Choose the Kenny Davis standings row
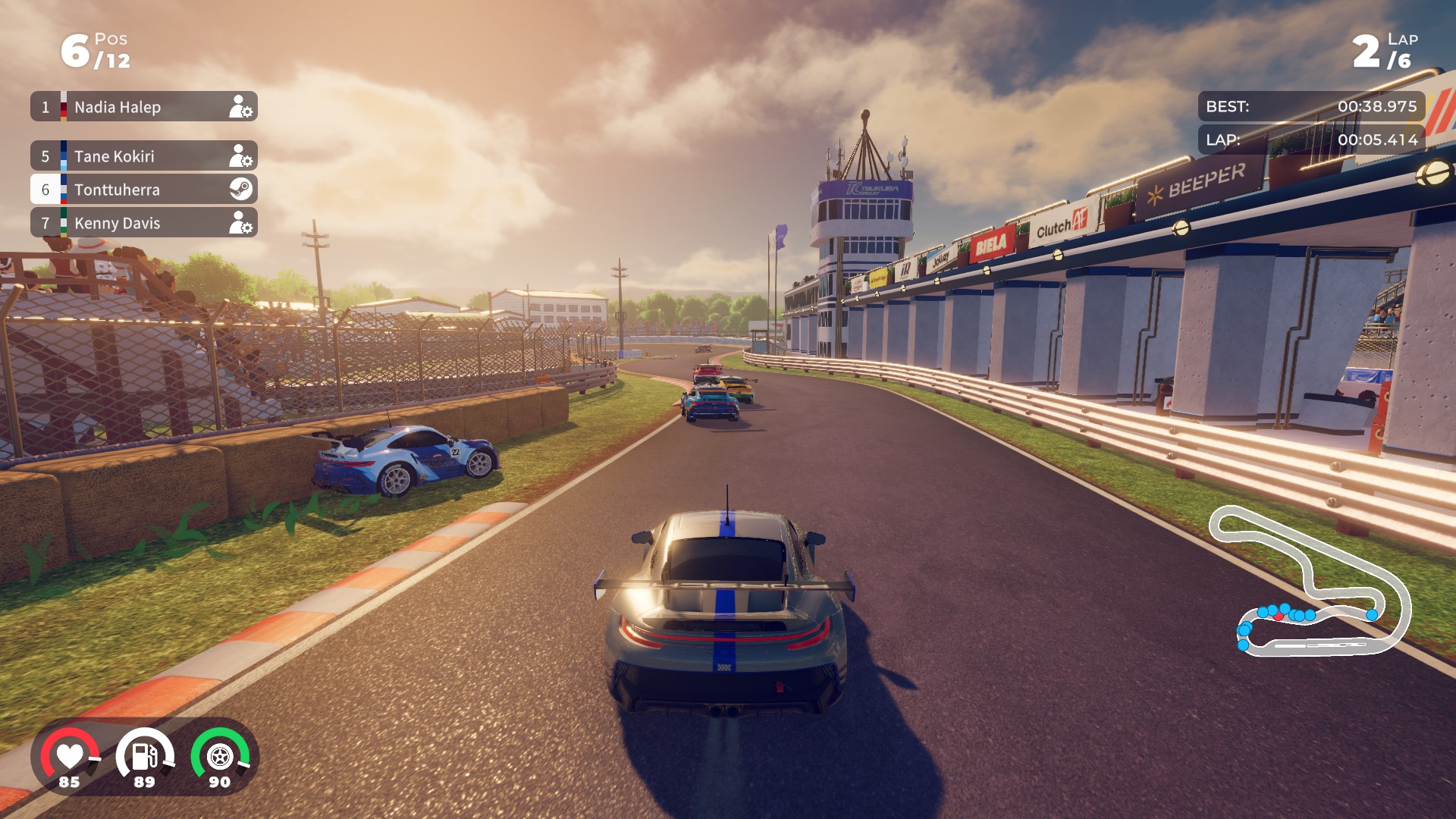This screenshot has height=819, width=1456. coord(144,223)
